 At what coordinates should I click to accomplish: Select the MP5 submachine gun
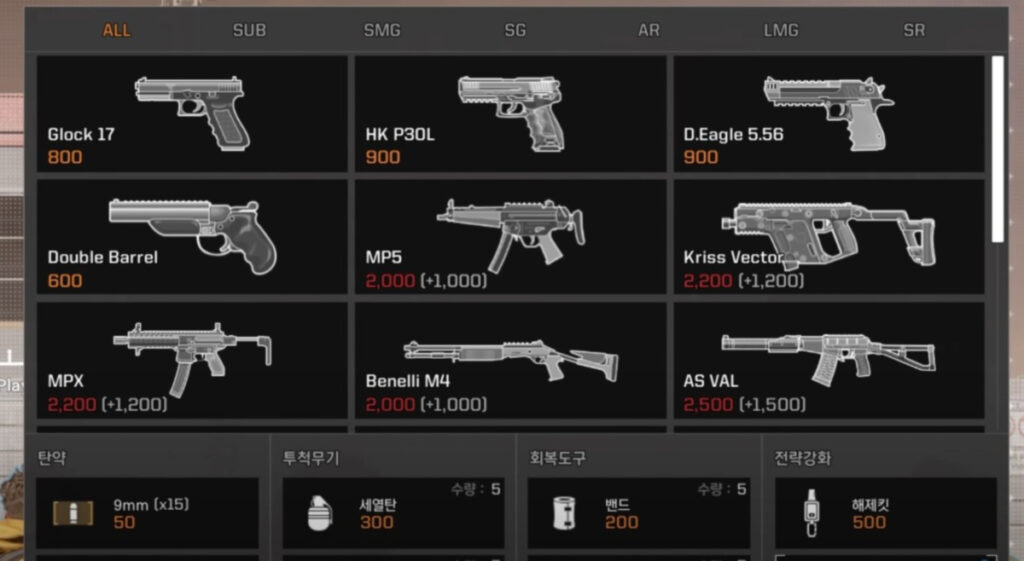coord(510,237)
